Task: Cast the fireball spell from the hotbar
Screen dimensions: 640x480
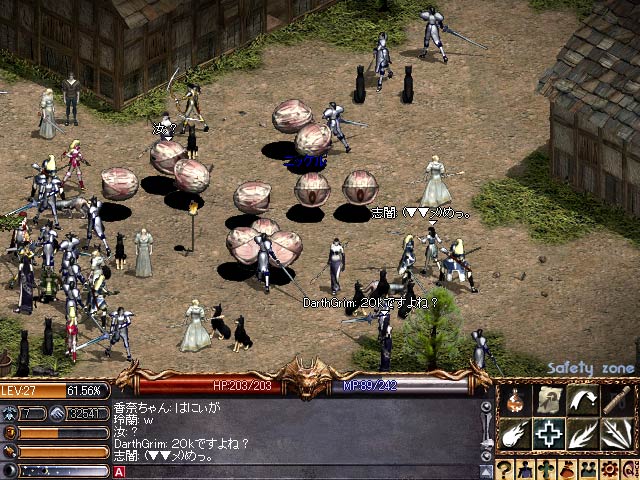Action: click(514, 434)
